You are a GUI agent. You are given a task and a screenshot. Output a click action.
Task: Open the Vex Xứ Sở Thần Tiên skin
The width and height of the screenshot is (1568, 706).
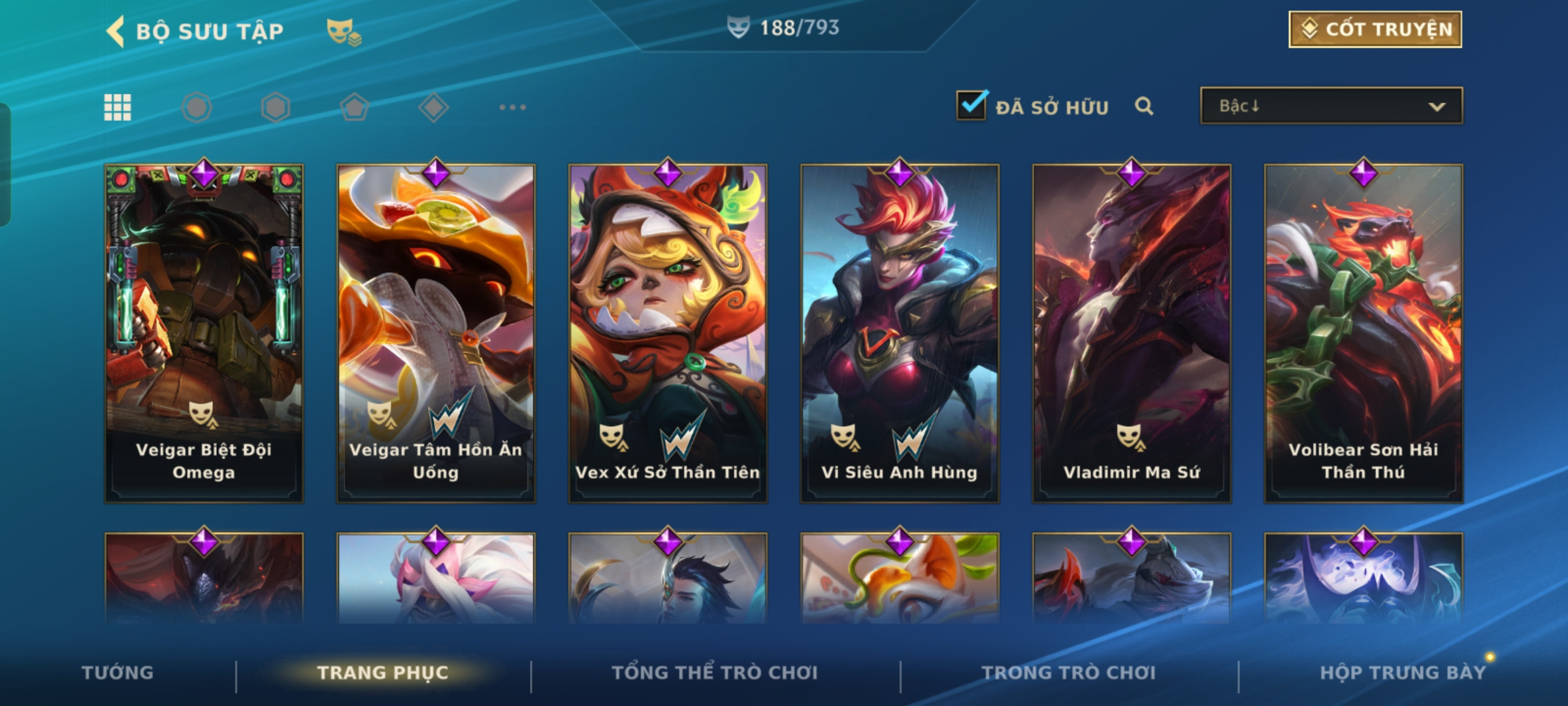click(668, 333)
